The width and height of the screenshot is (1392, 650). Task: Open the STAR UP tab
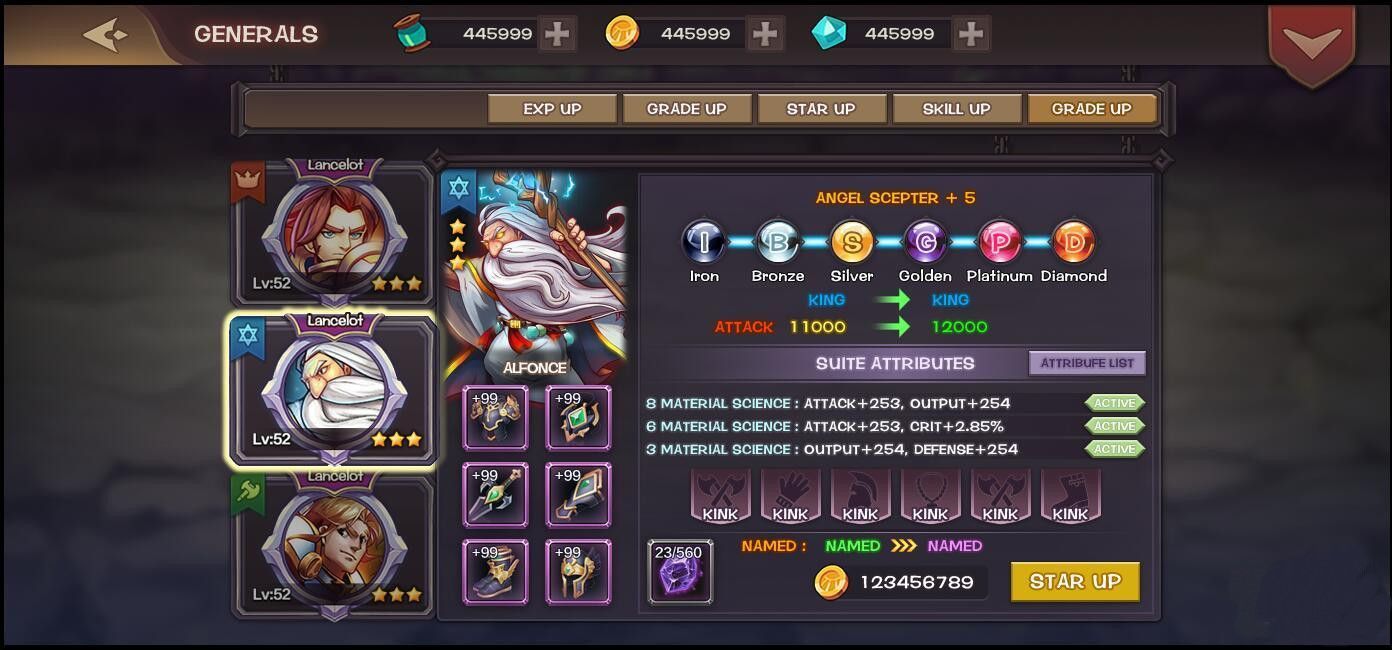point(821,109)
